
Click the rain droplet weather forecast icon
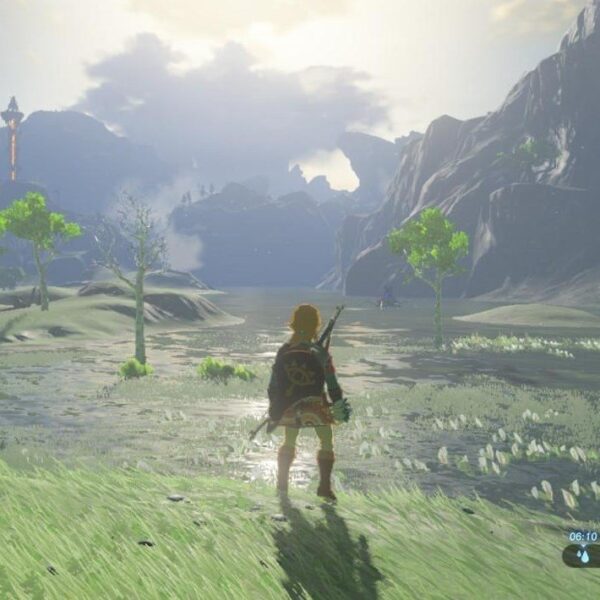click(x=582, y=554)
